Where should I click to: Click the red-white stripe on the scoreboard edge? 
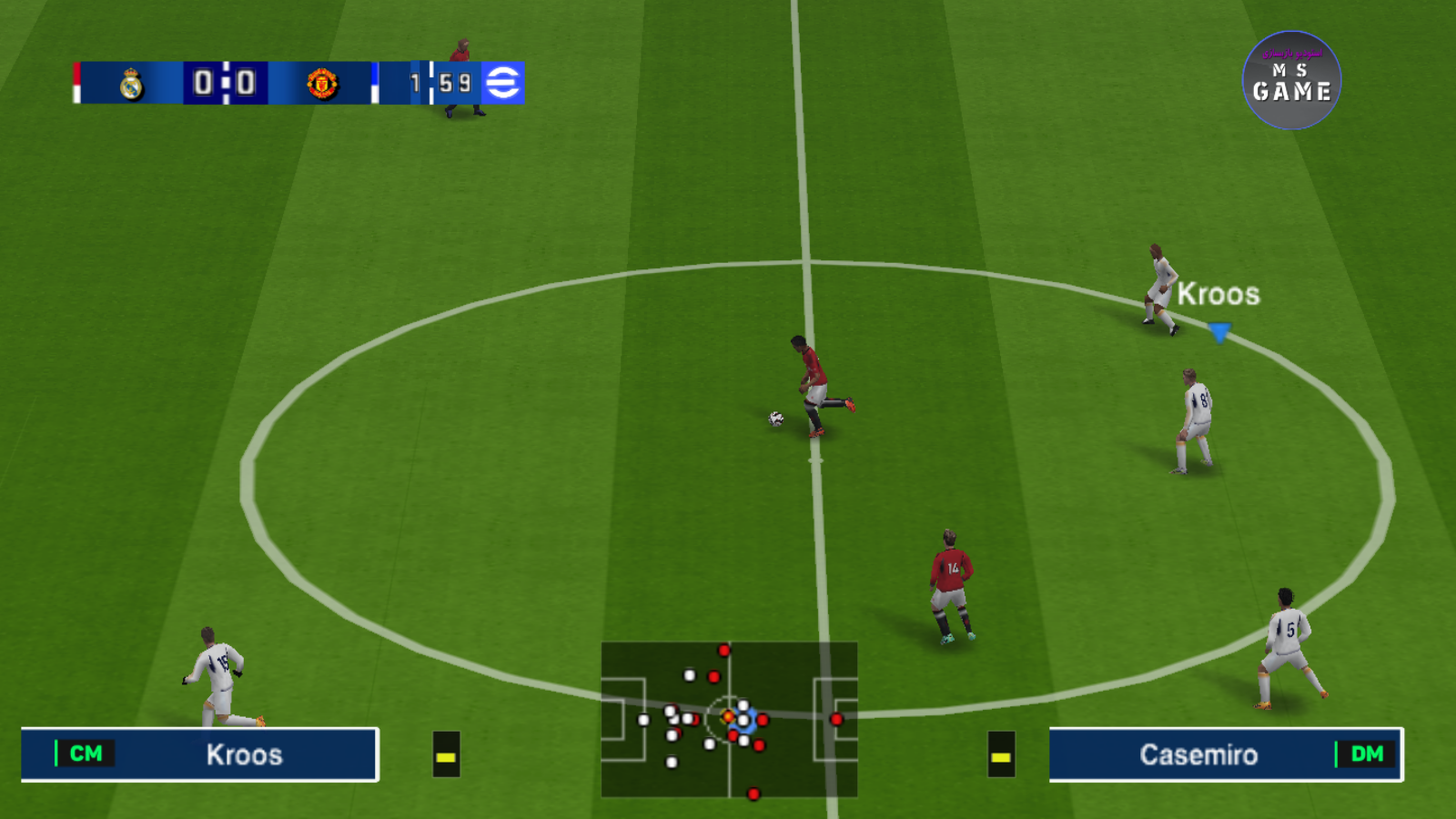[77, 82]
